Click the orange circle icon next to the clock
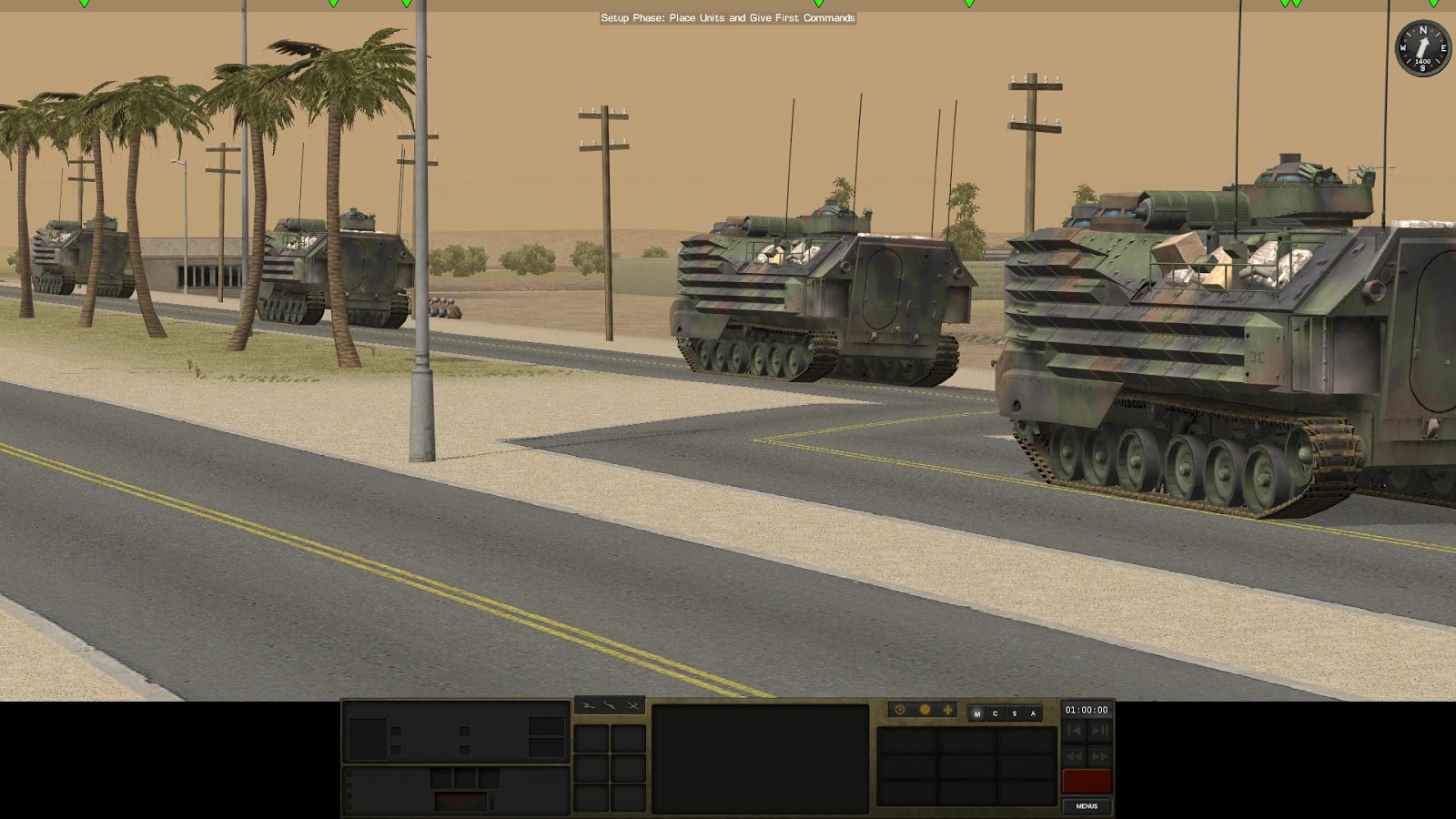 (925, 709)
